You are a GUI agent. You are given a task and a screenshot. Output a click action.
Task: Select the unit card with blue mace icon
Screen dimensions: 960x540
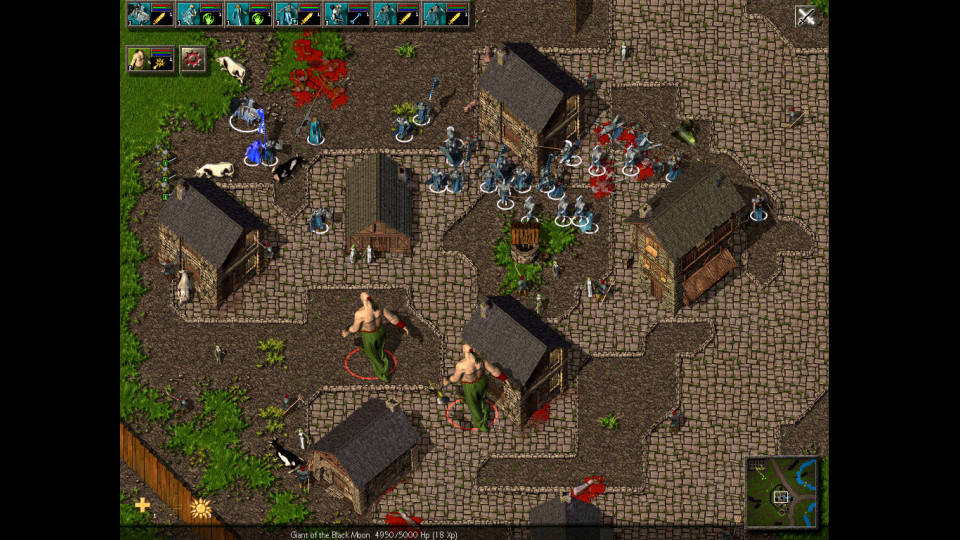pos(346,14)
